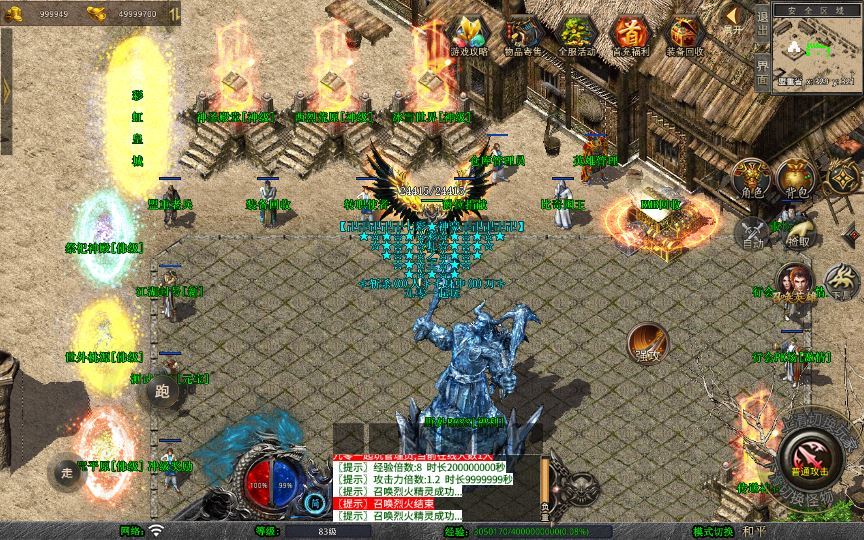This screenshot has width=864, height=540.
Task: Switch to 走 walk movement mode
Action: click(67, 470)
